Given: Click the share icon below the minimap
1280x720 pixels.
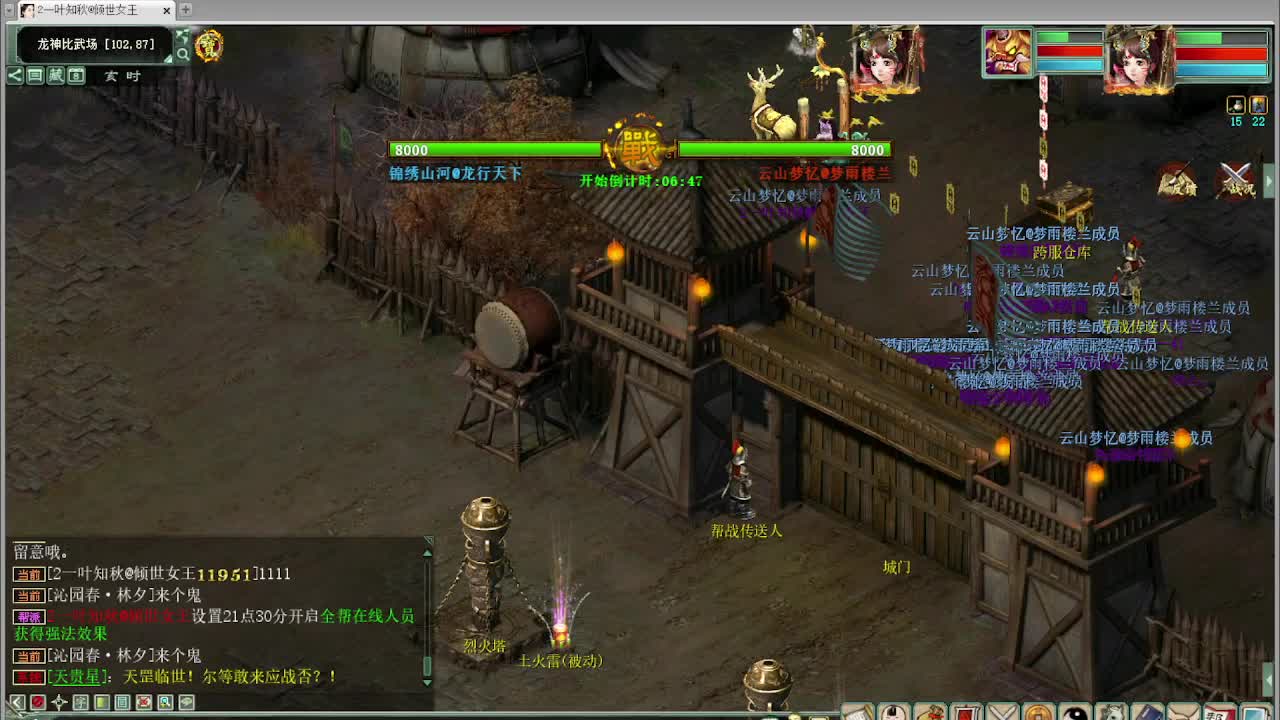Looking at the screenshot, I should pyautogui.click(x=15, y=75).
